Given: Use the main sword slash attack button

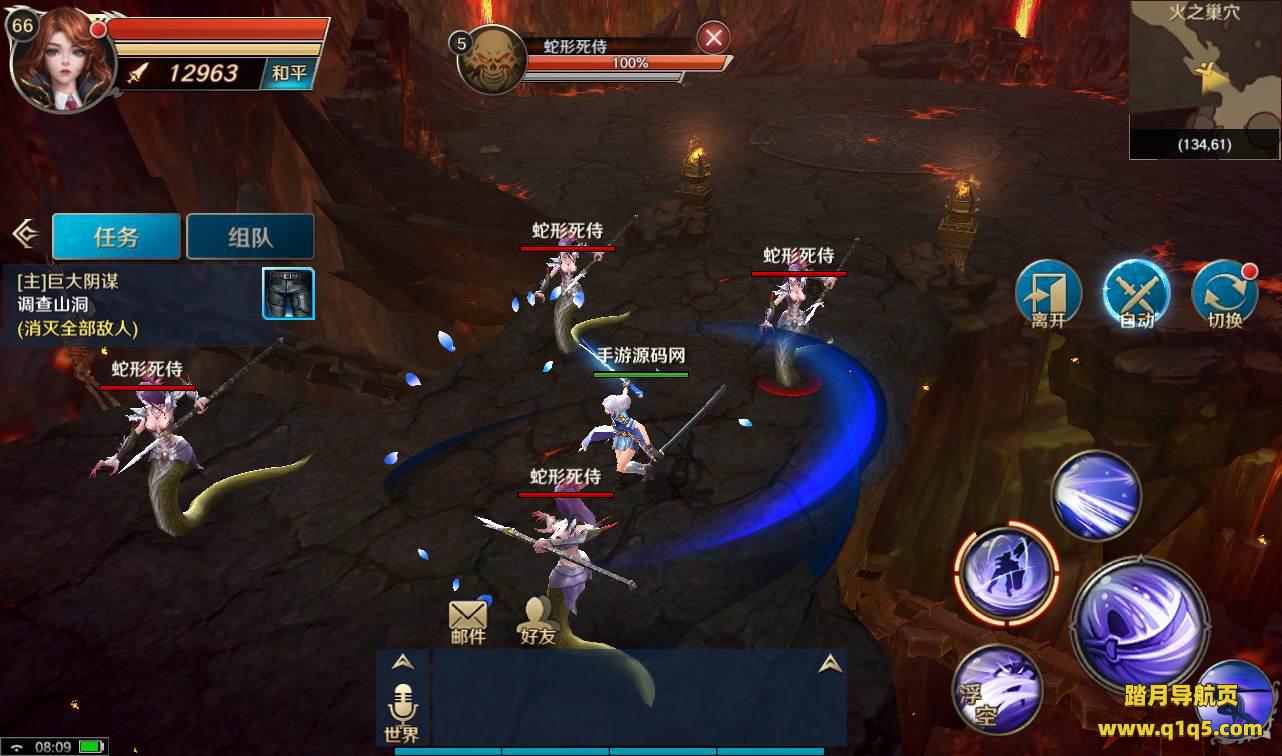Looking at the screenshot, I should (x=1139, y=626).
